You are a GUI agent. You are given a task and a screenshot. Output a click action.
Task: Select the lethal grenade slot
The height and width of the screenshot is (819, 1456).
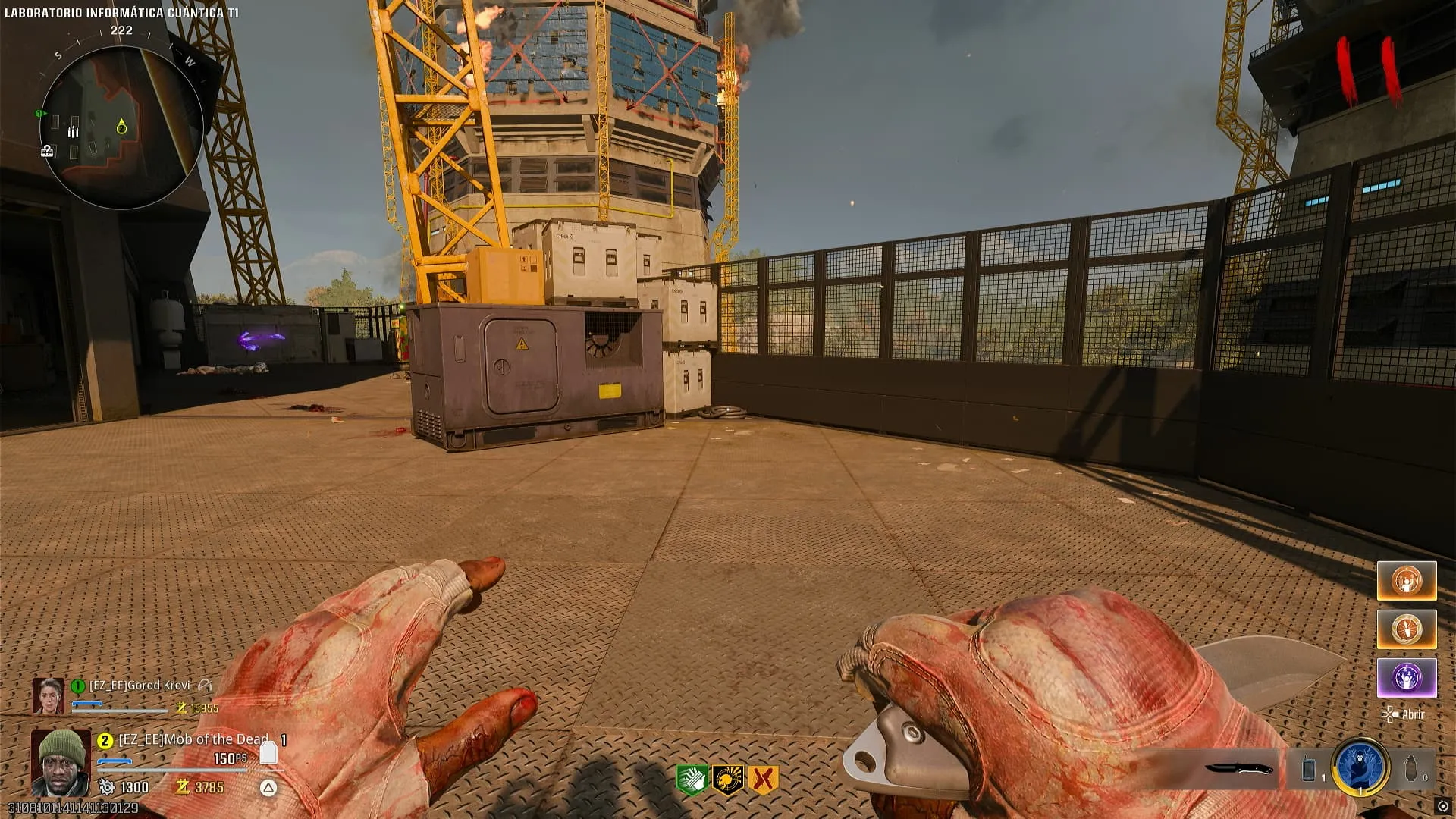point(1412,769)
